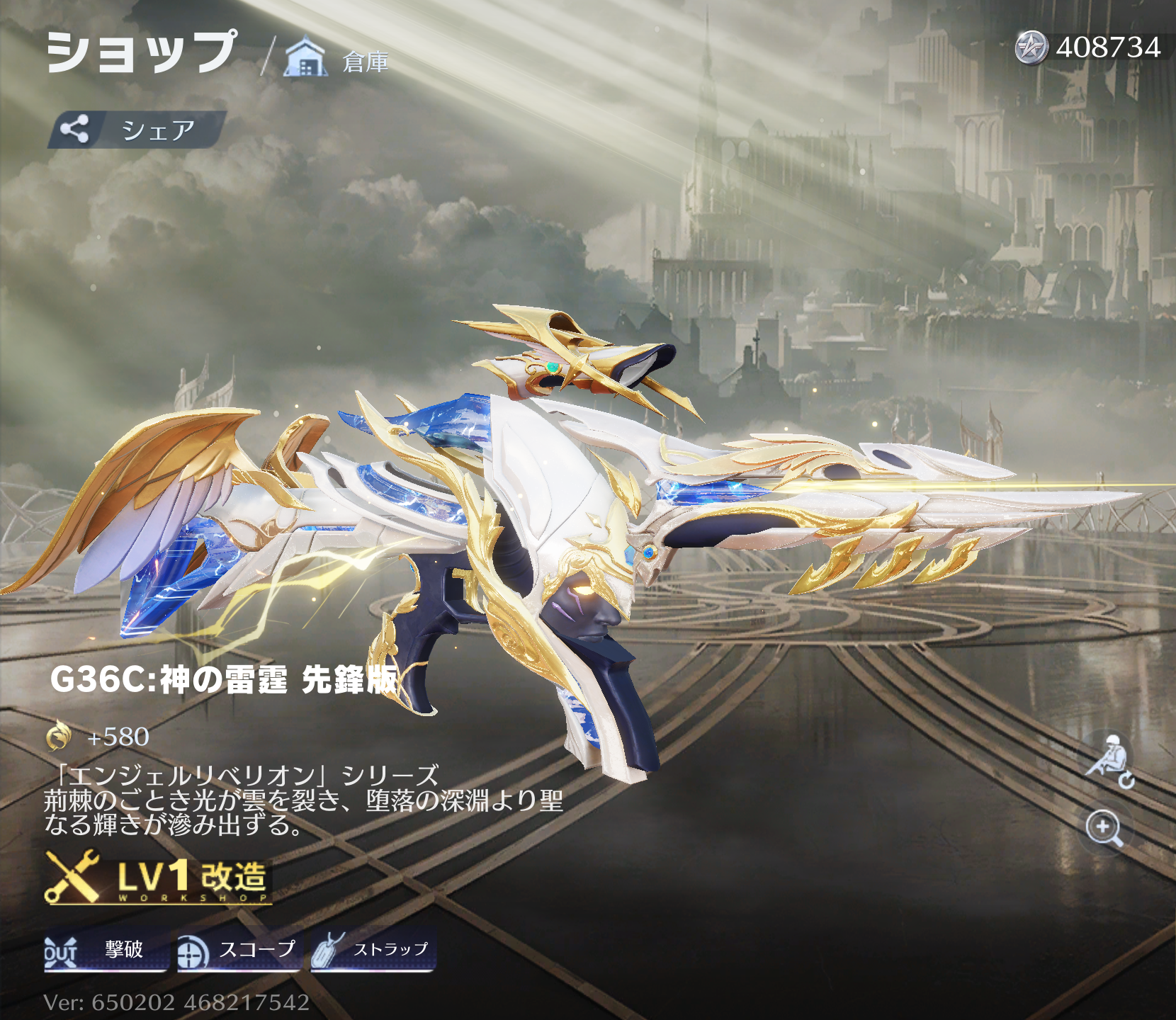Click the crosshair icon on the スコープ tab
The image size is (1176, 1020).
pos(189,953)
